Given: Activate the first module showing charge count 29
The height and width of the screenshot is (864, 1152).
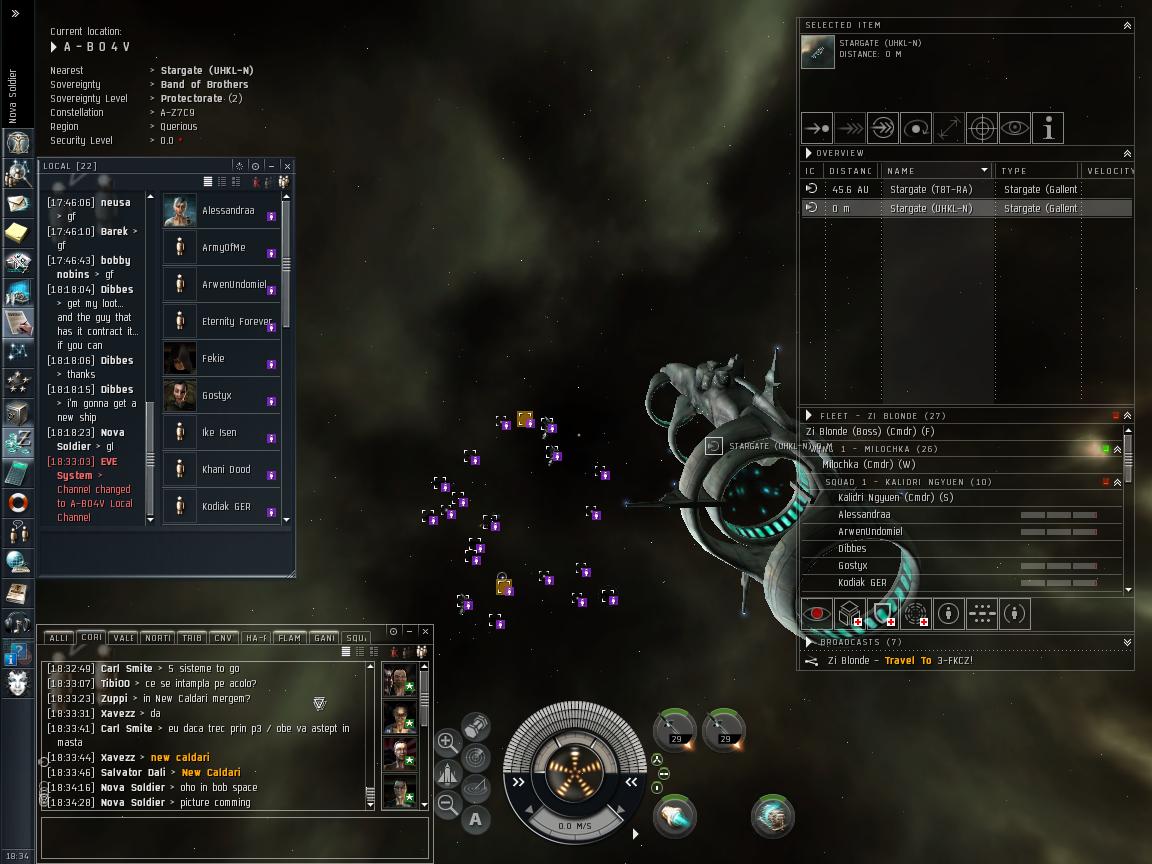Looking at the screenshot, I should (675, 729).
